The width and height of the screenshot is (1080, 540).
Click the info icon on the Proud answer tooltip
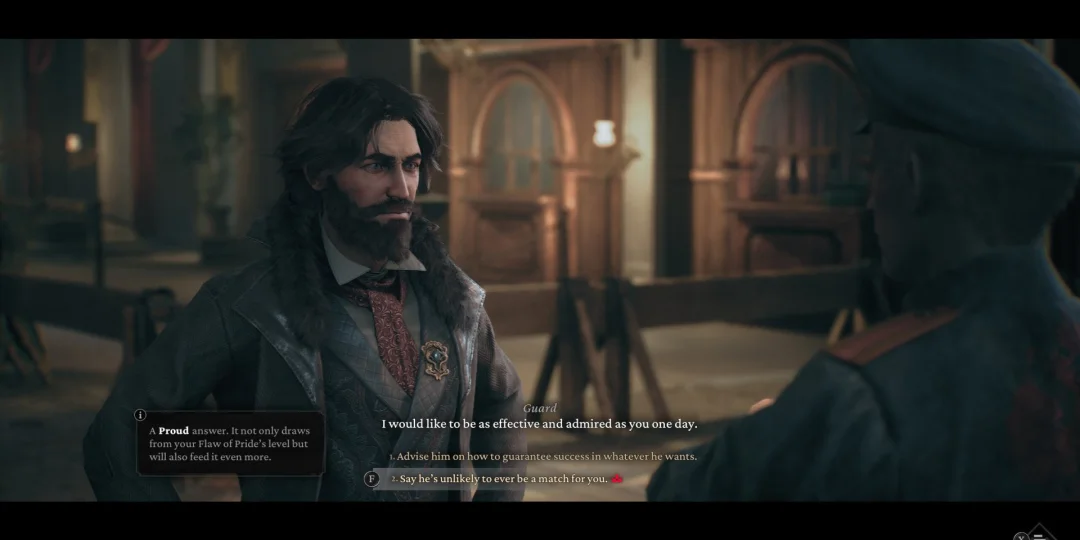tap(140, 415)
